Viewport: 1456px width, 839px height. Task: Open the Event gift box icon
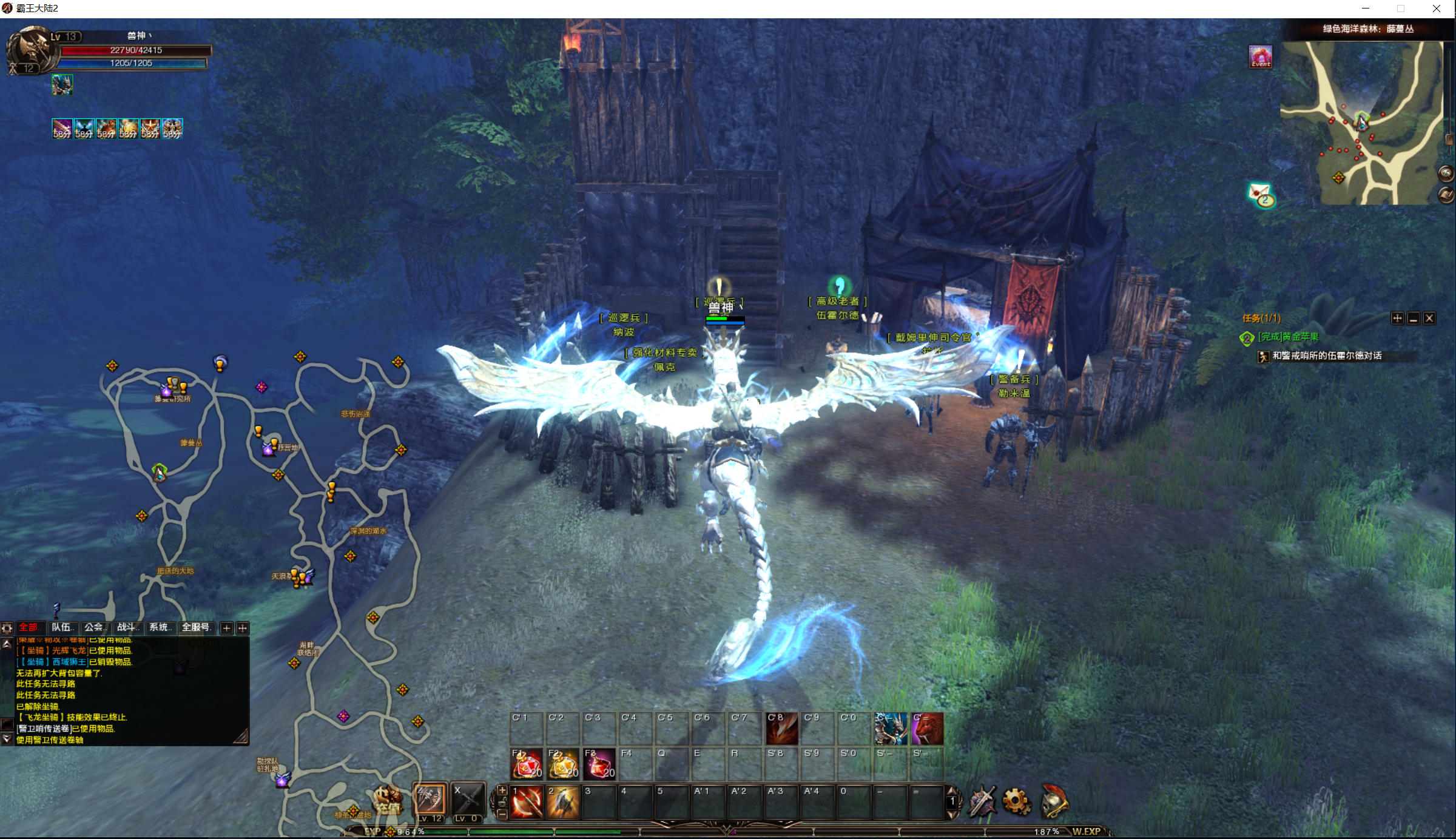click(1260, 56)
